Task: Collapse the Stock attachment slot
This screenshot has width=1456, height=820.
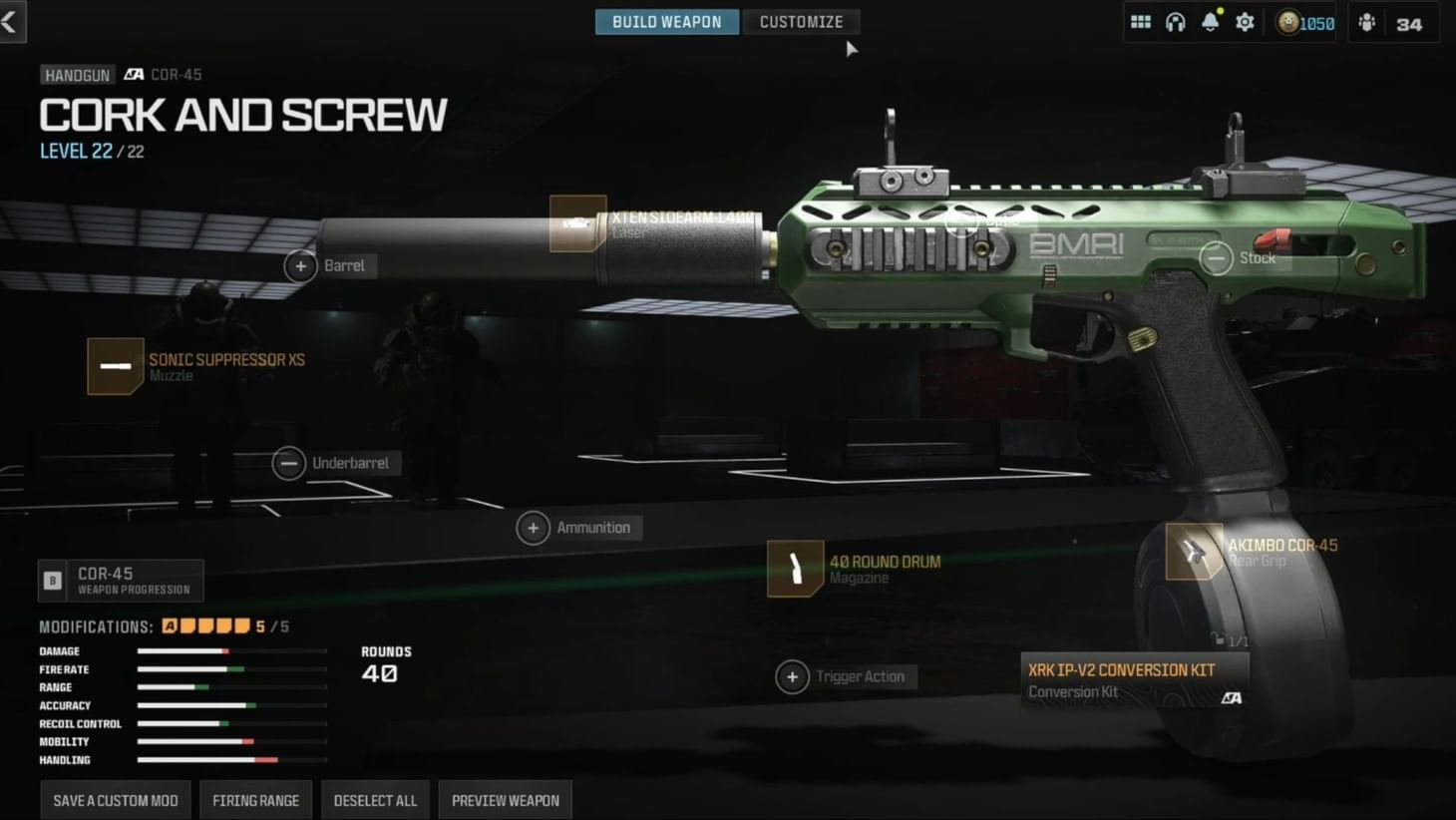Action: (1215, 257)
